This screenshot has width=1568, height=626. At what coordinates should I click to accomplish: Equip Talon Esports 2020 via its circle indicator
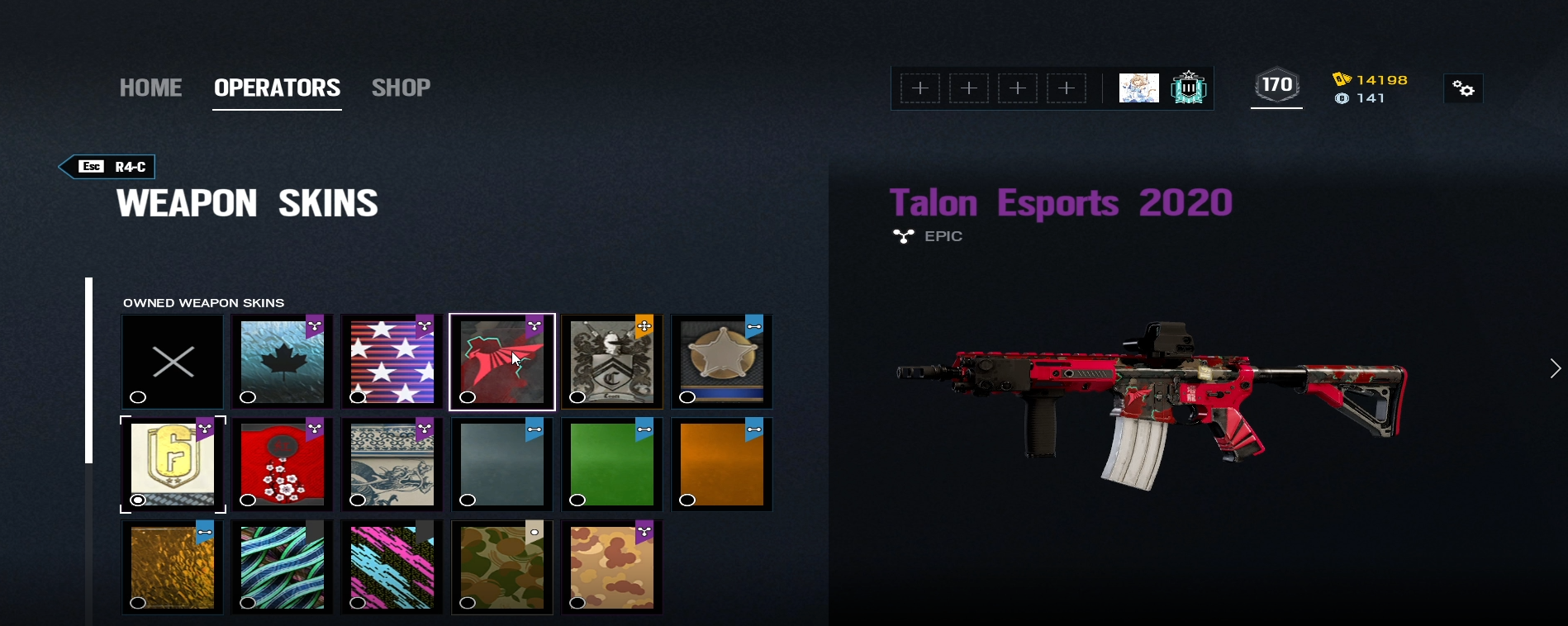468,398
